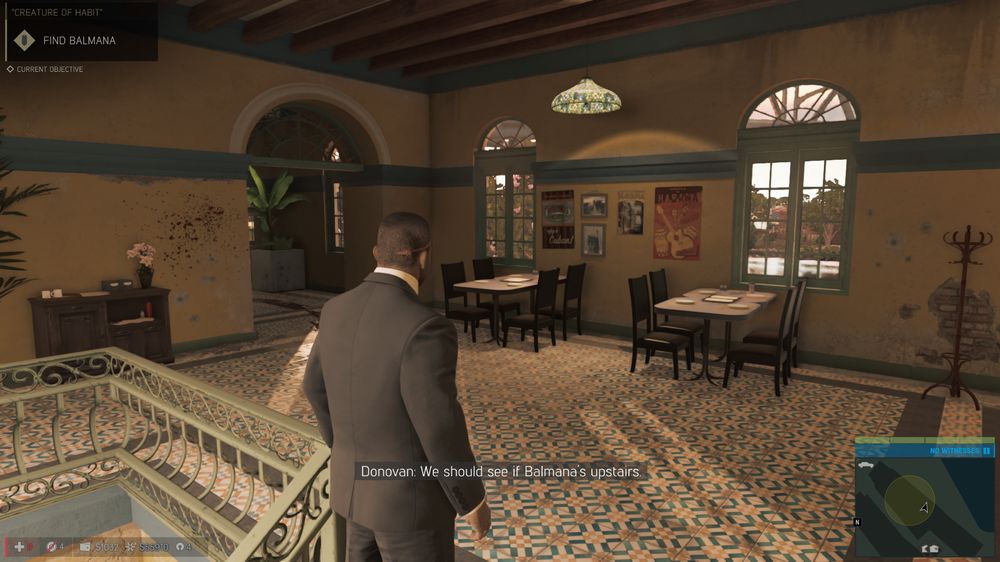Click the medkit cross icon in the HUD
1000x562 pixels.
[18, 547]
